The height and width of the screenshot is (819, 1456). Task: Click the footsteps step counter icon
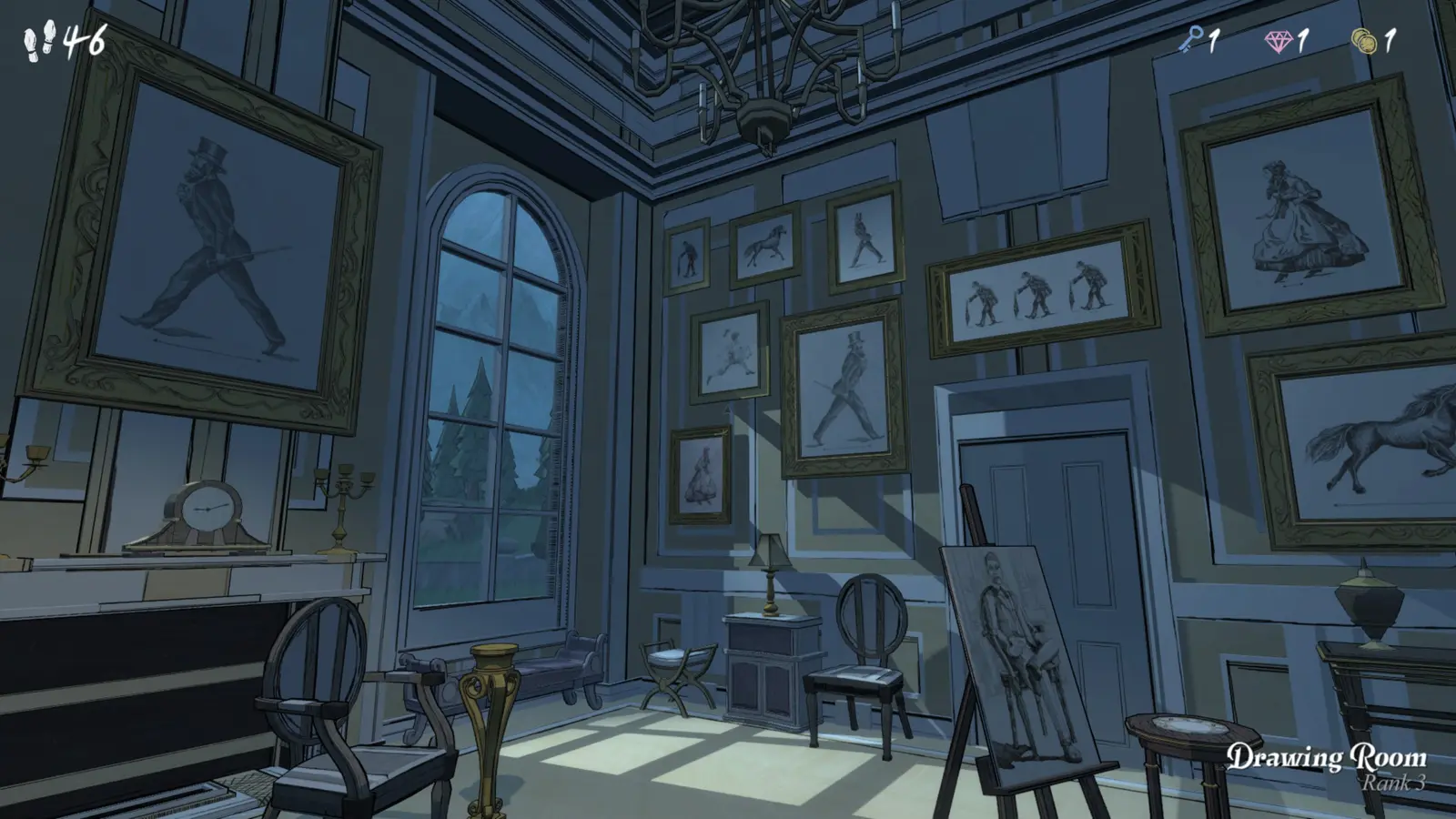point(36,38)
